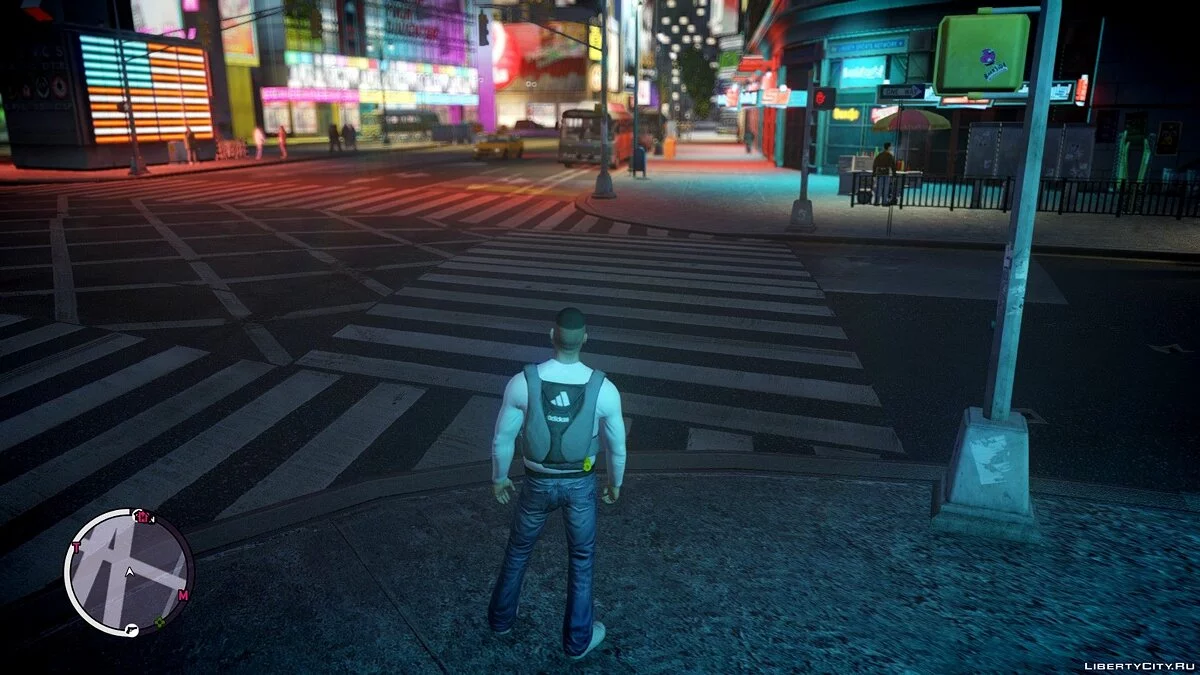The height and width of the screenshot is (675, 1200).
Task: Select the green clover blip on radar
Action: tap(159, 622)
